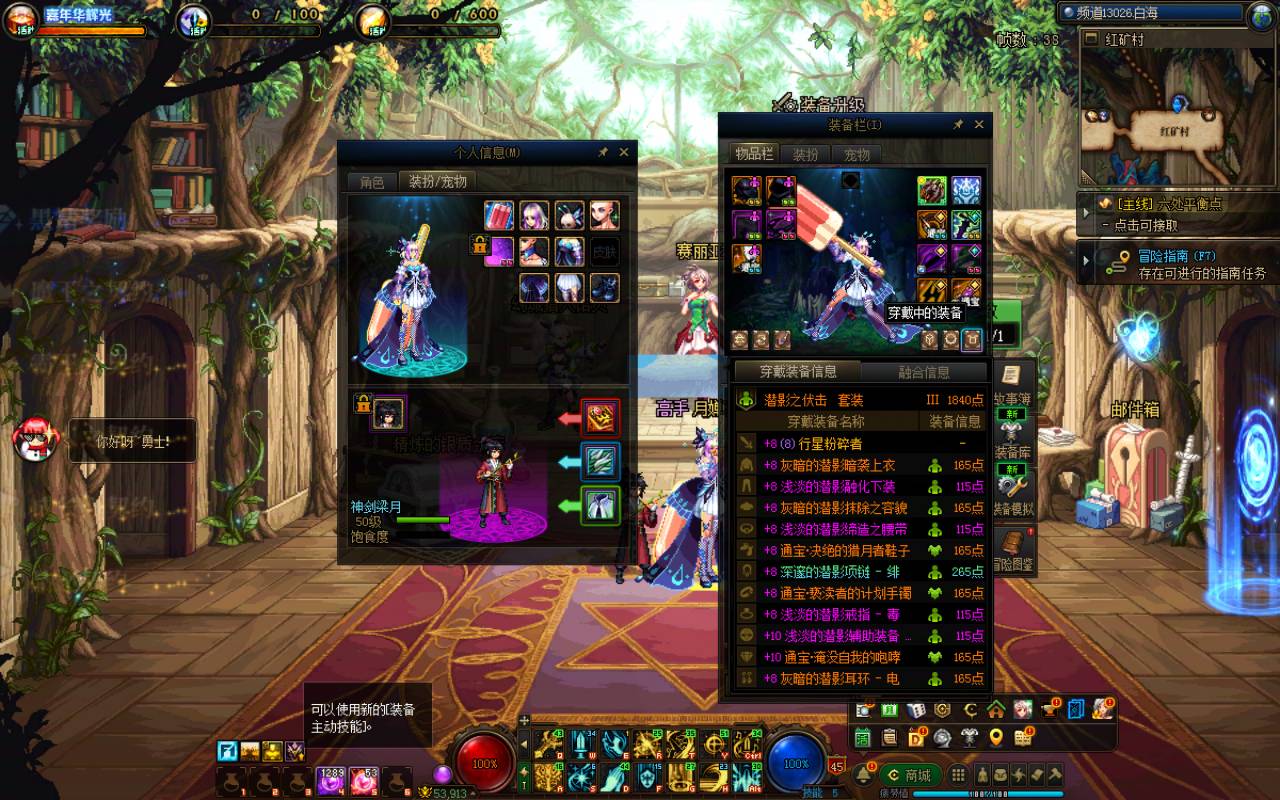Close the 个人信息 personal info window

pos(624,152)
